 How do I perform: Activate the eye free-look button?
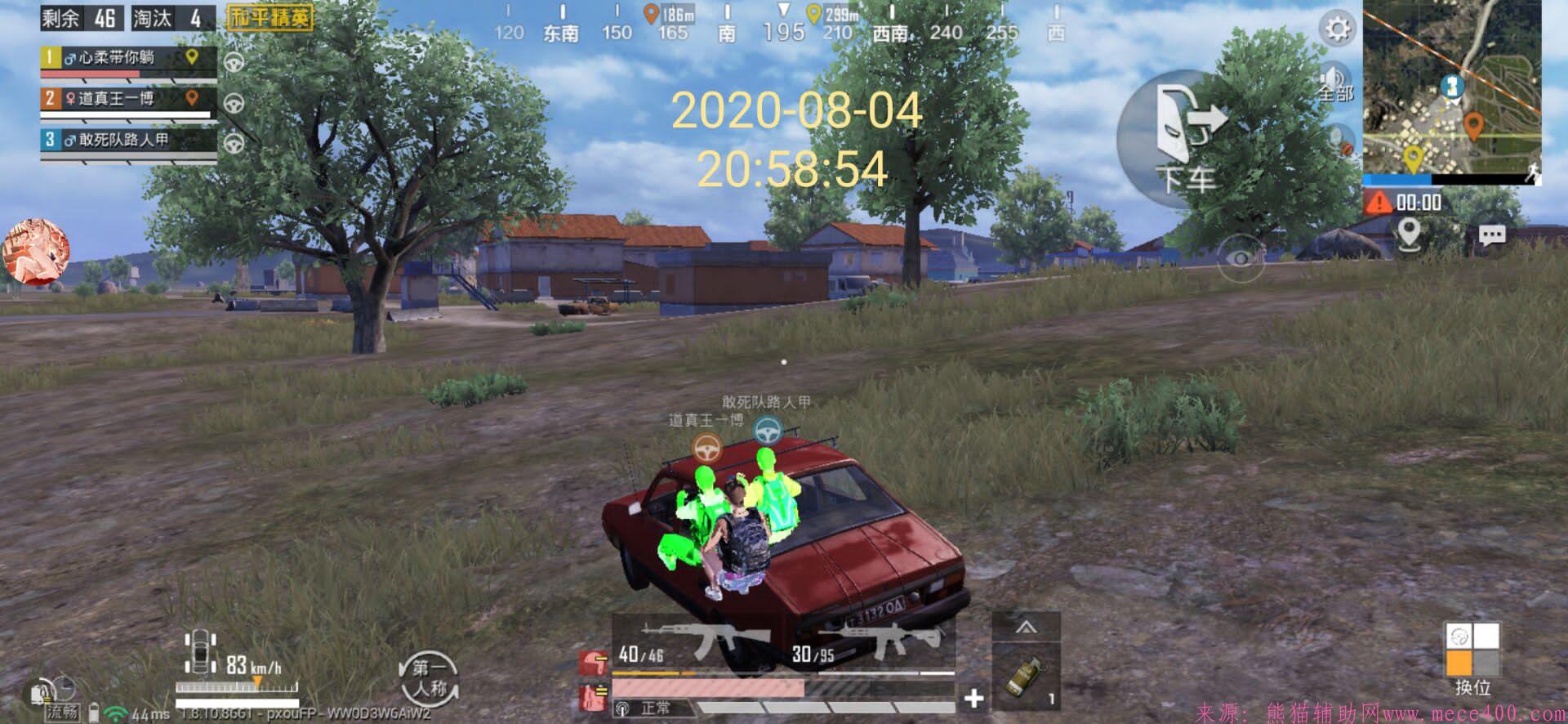tap(1241, 258)
